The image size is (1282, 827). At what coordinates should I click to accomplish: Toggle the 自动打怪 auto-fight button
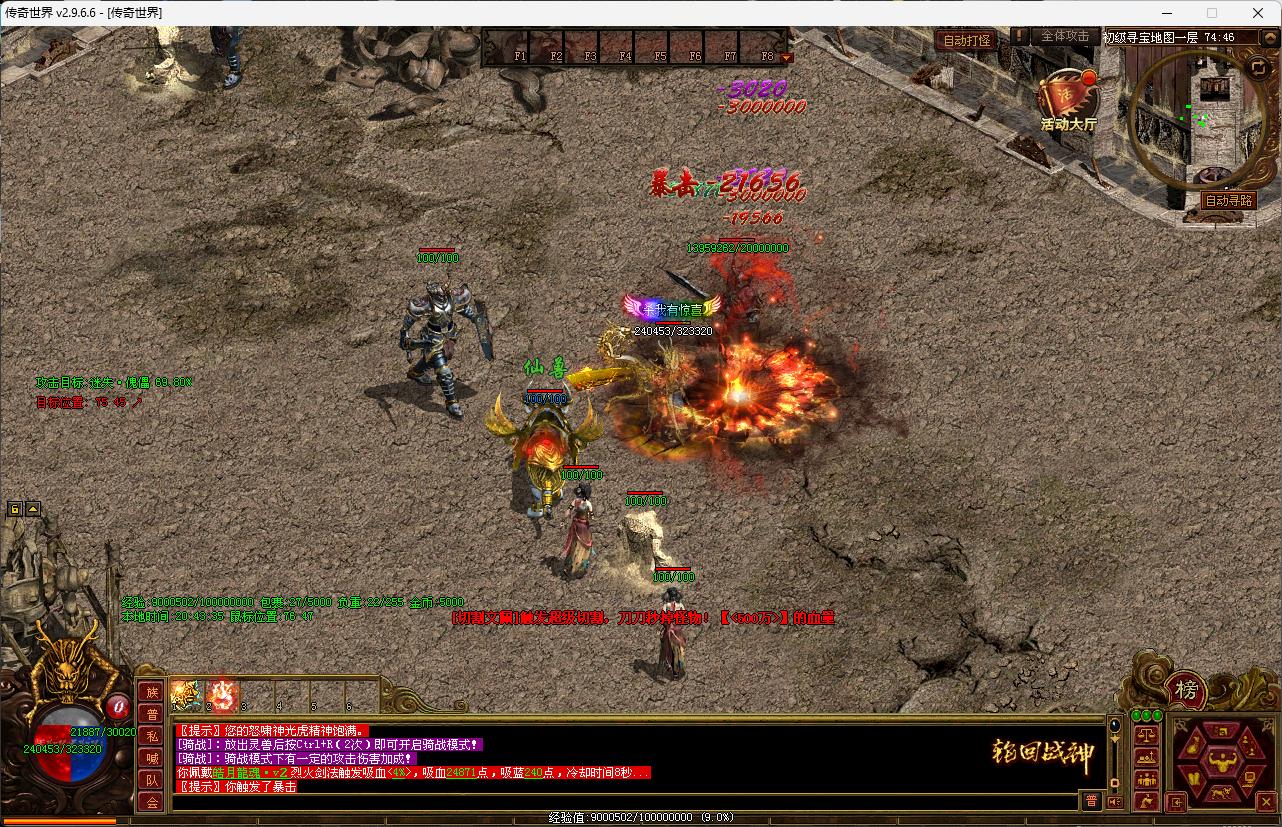coord(966,40)
